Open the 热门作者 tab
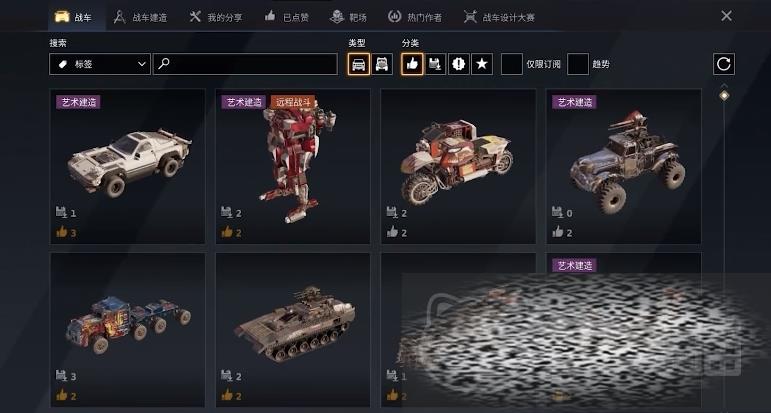The width and height of the screenshot is (771, 413). pyautogui.click(x=414, y=17)
